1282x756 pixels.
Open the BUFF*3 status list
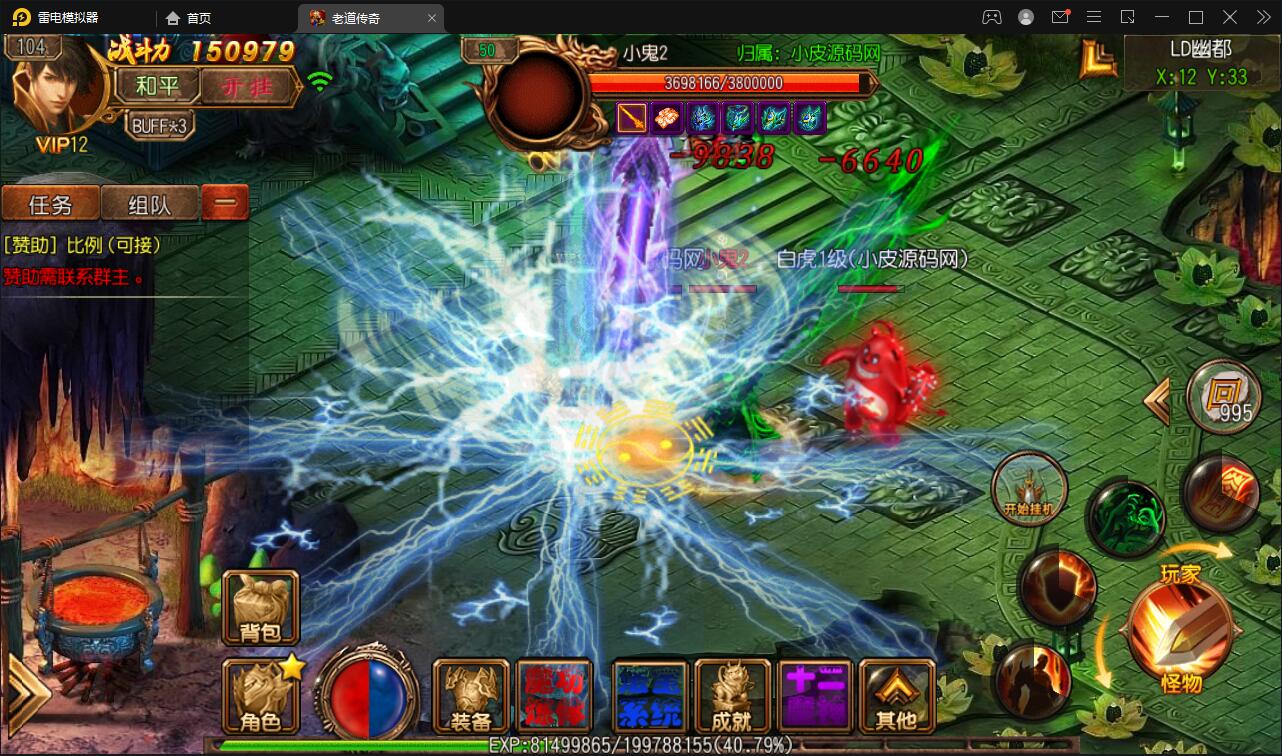pos(161,125)
